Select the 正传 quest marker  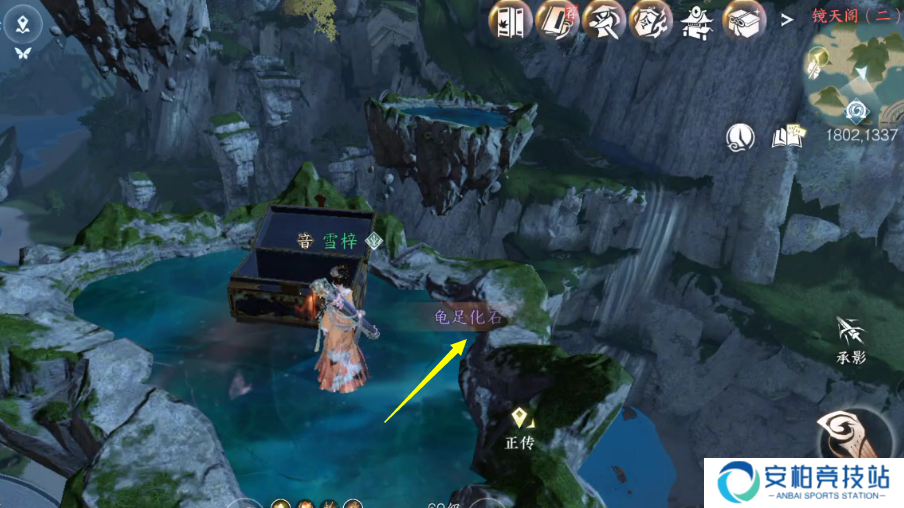520,428
